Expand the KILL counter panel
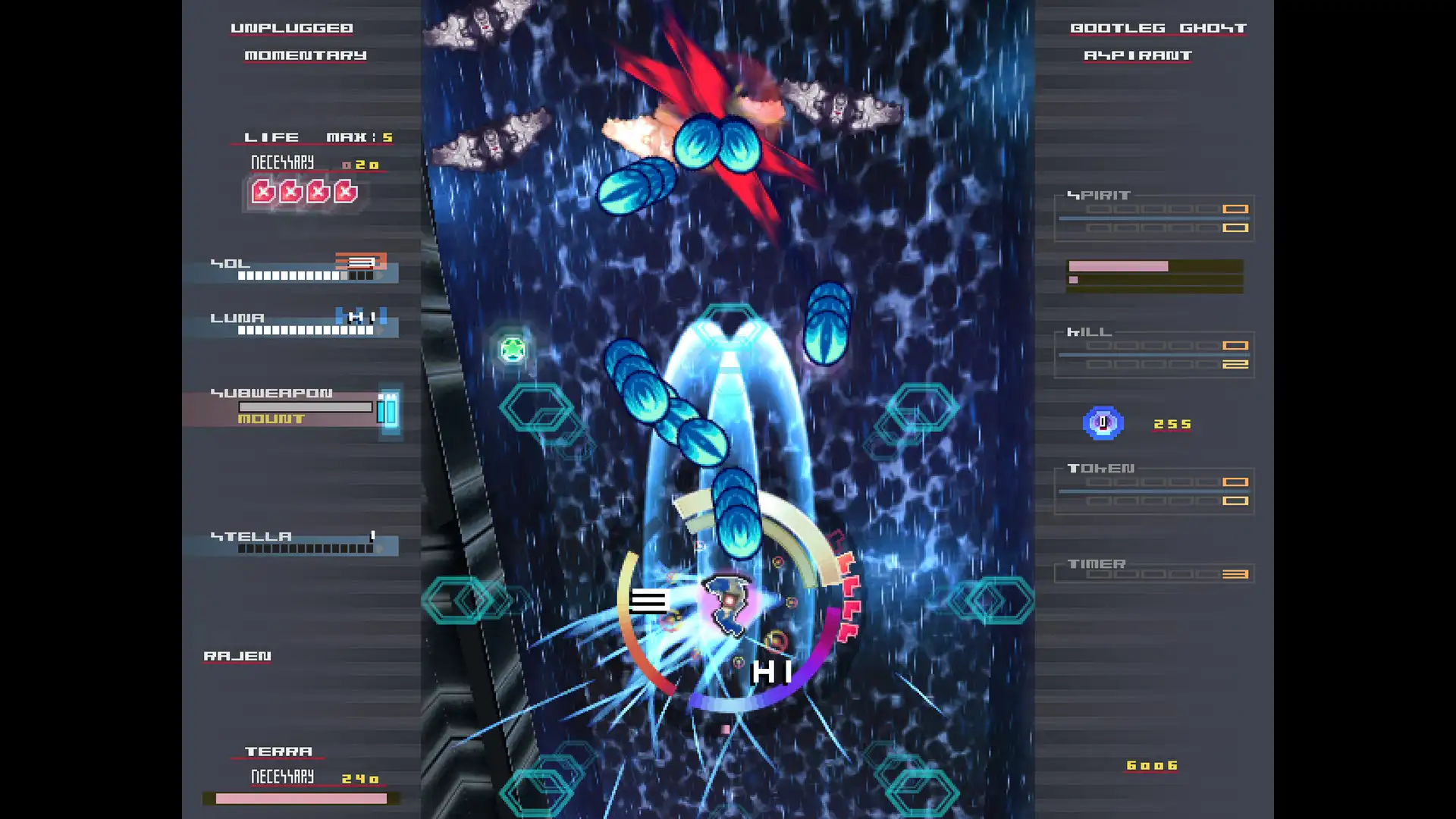The image size is (1456, 819). 1151,353
